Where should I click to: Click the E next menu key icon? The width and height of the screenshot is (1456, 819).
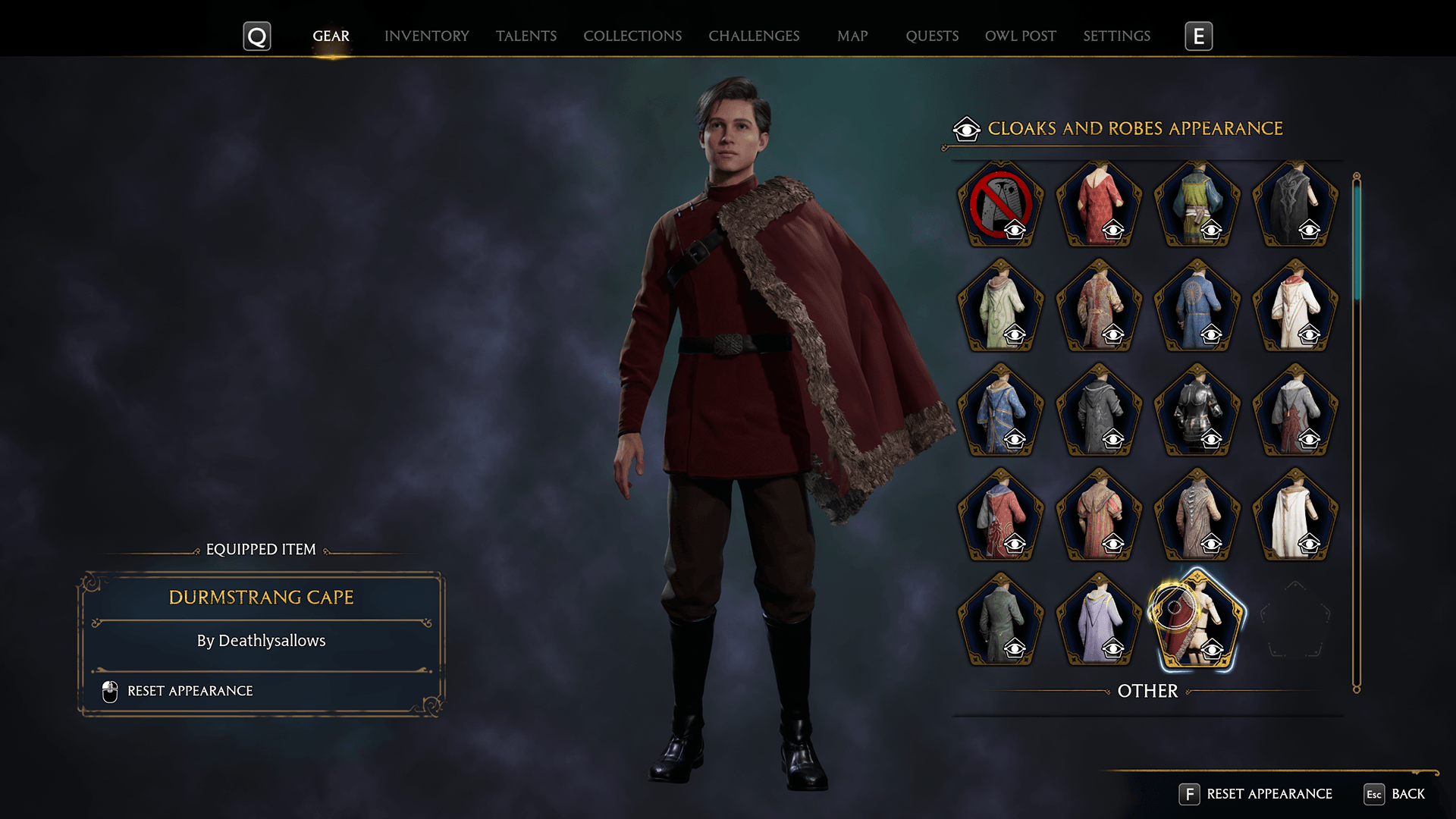coord(1199,36)
